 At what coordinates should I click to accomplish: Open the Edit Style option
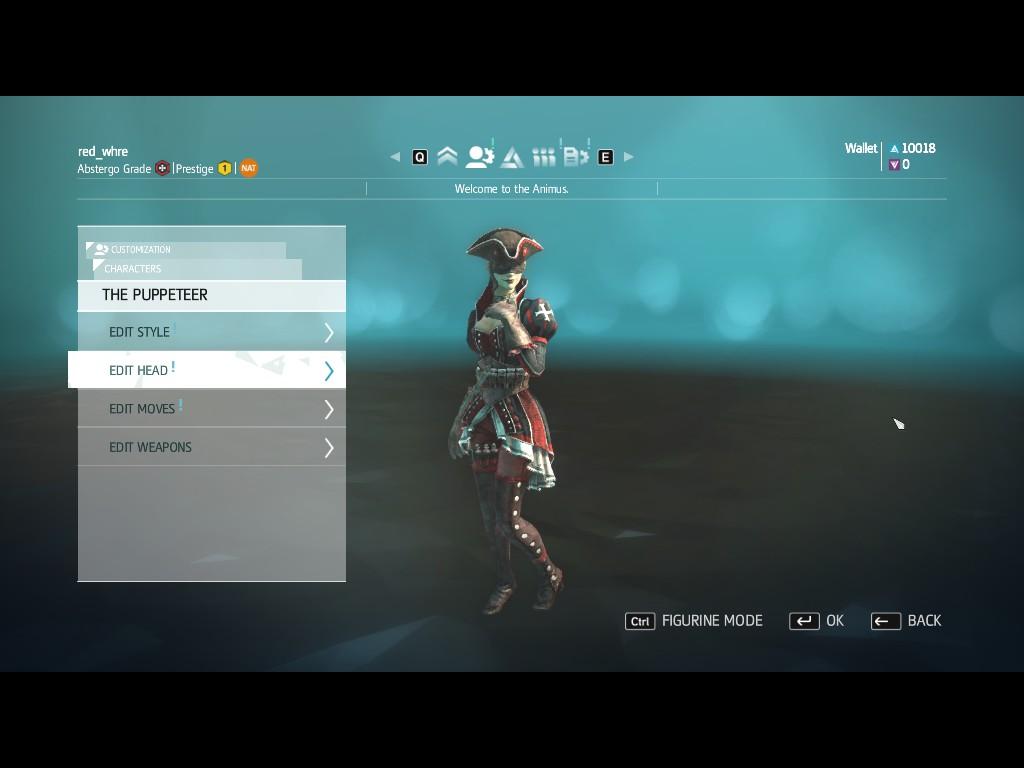(x=211, y=332)
